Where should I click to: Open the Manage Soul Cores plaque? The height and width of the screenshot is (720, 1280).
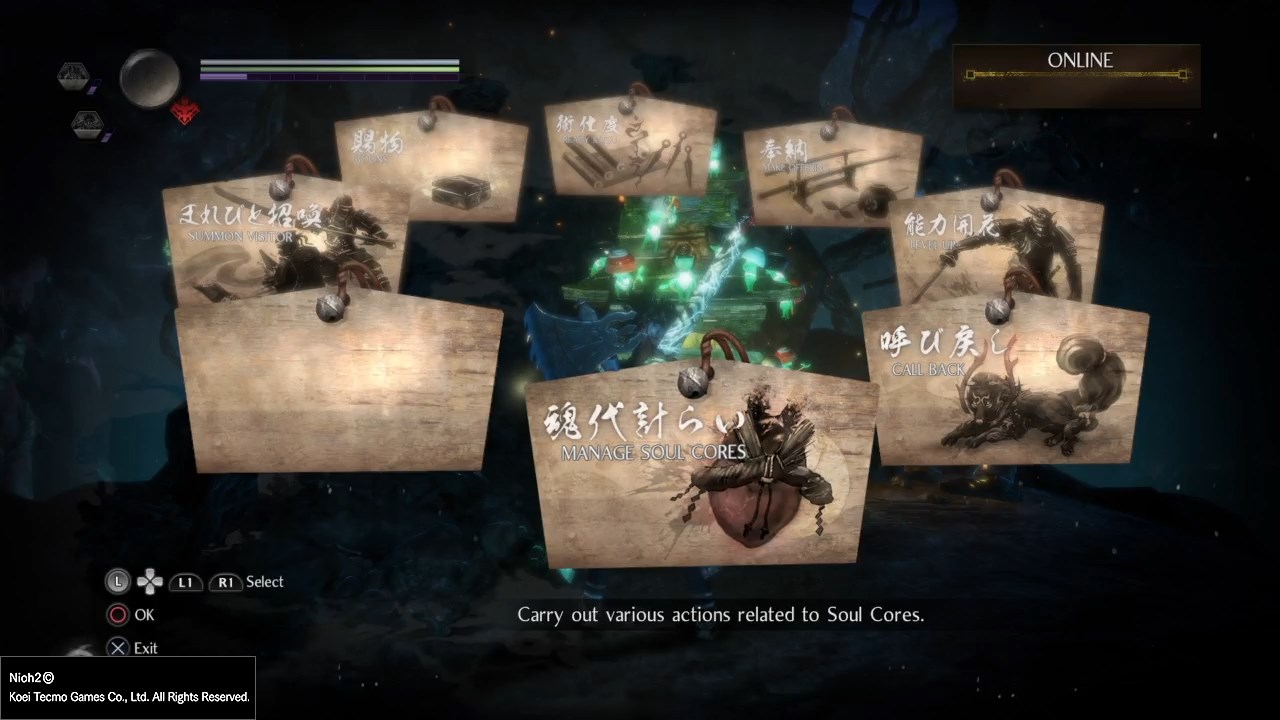700,470
